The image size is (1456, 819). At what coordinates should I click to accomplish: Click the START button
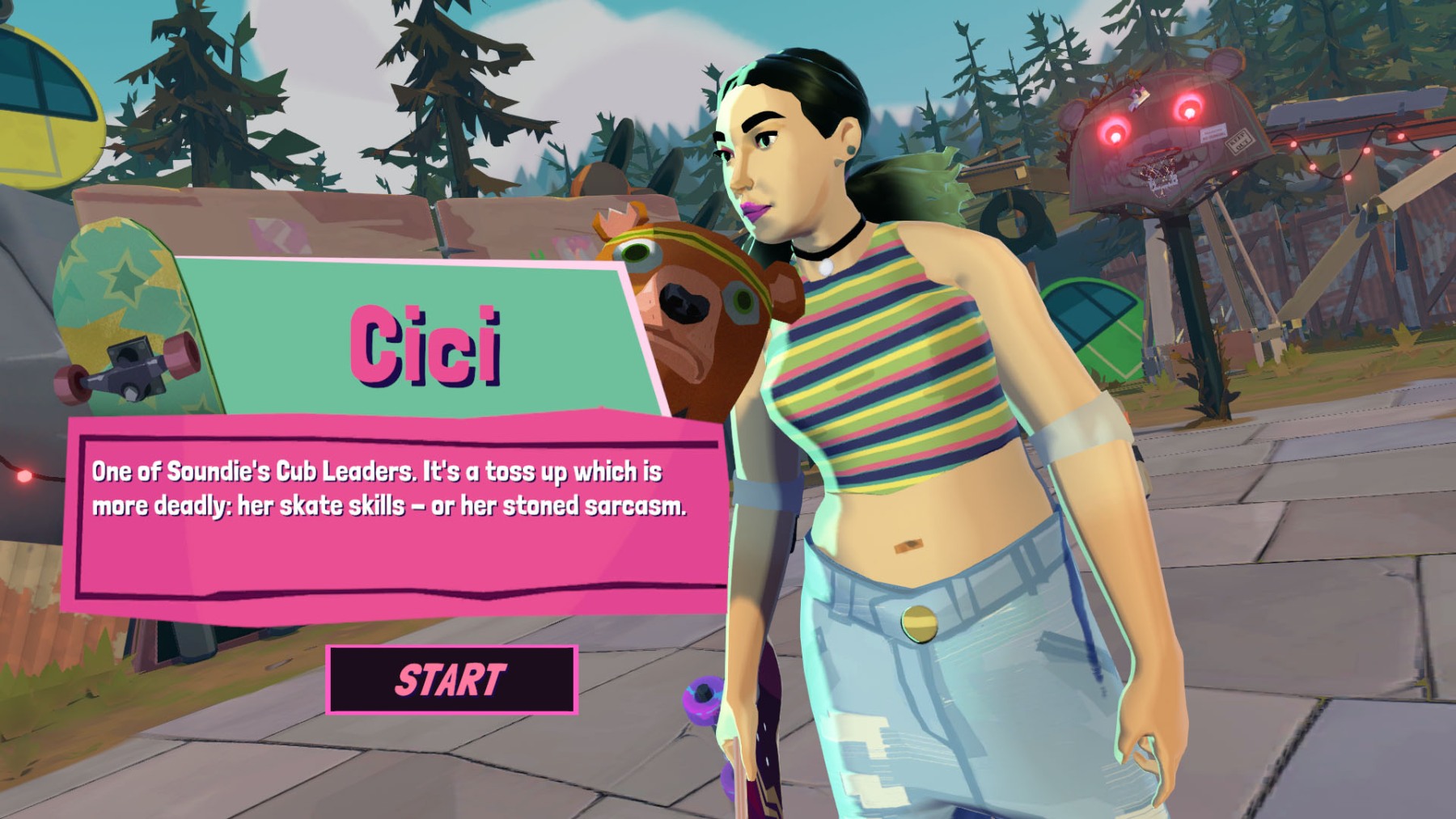451,680
